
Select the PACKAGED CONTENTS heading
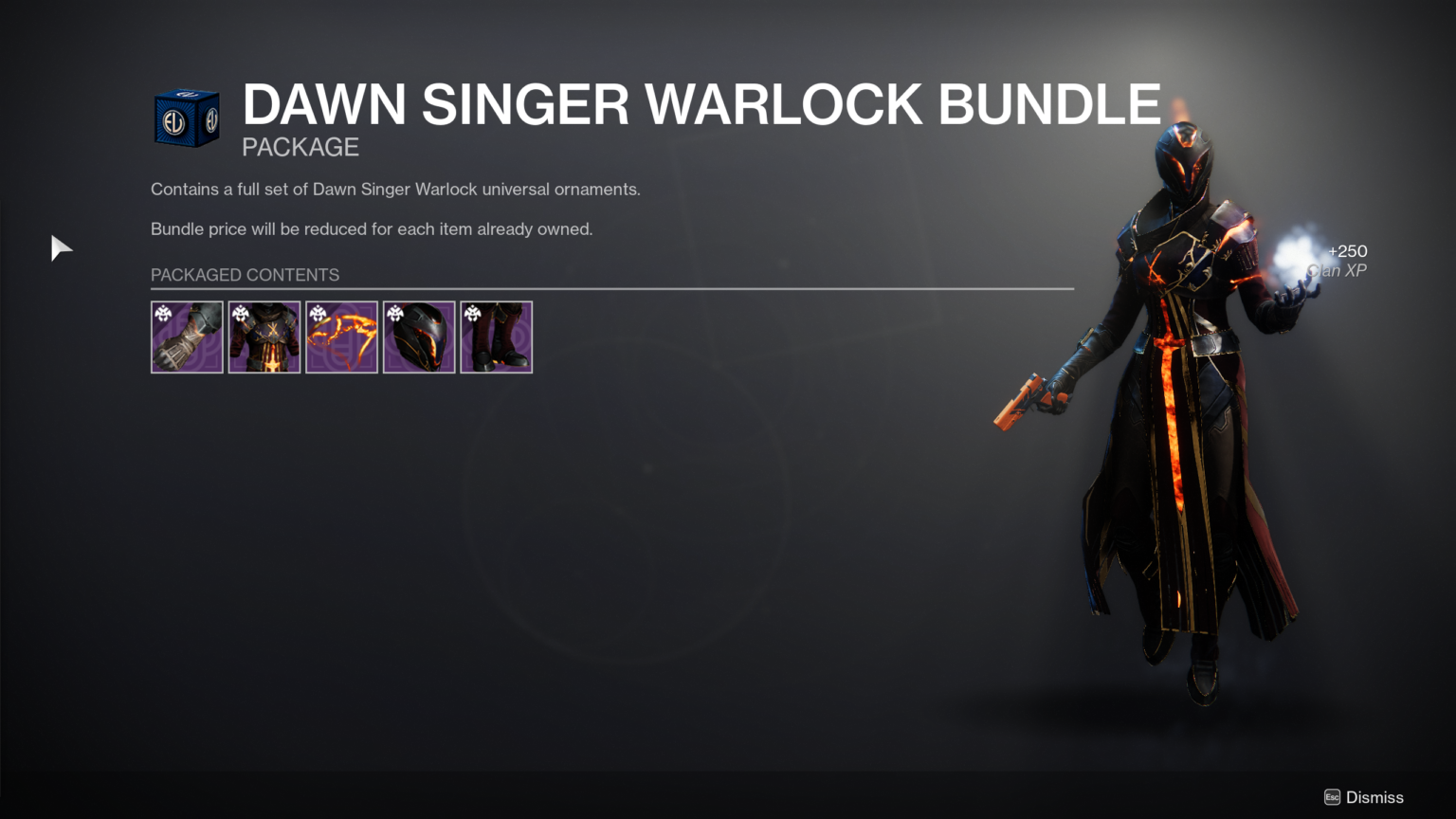click(245, 275)
